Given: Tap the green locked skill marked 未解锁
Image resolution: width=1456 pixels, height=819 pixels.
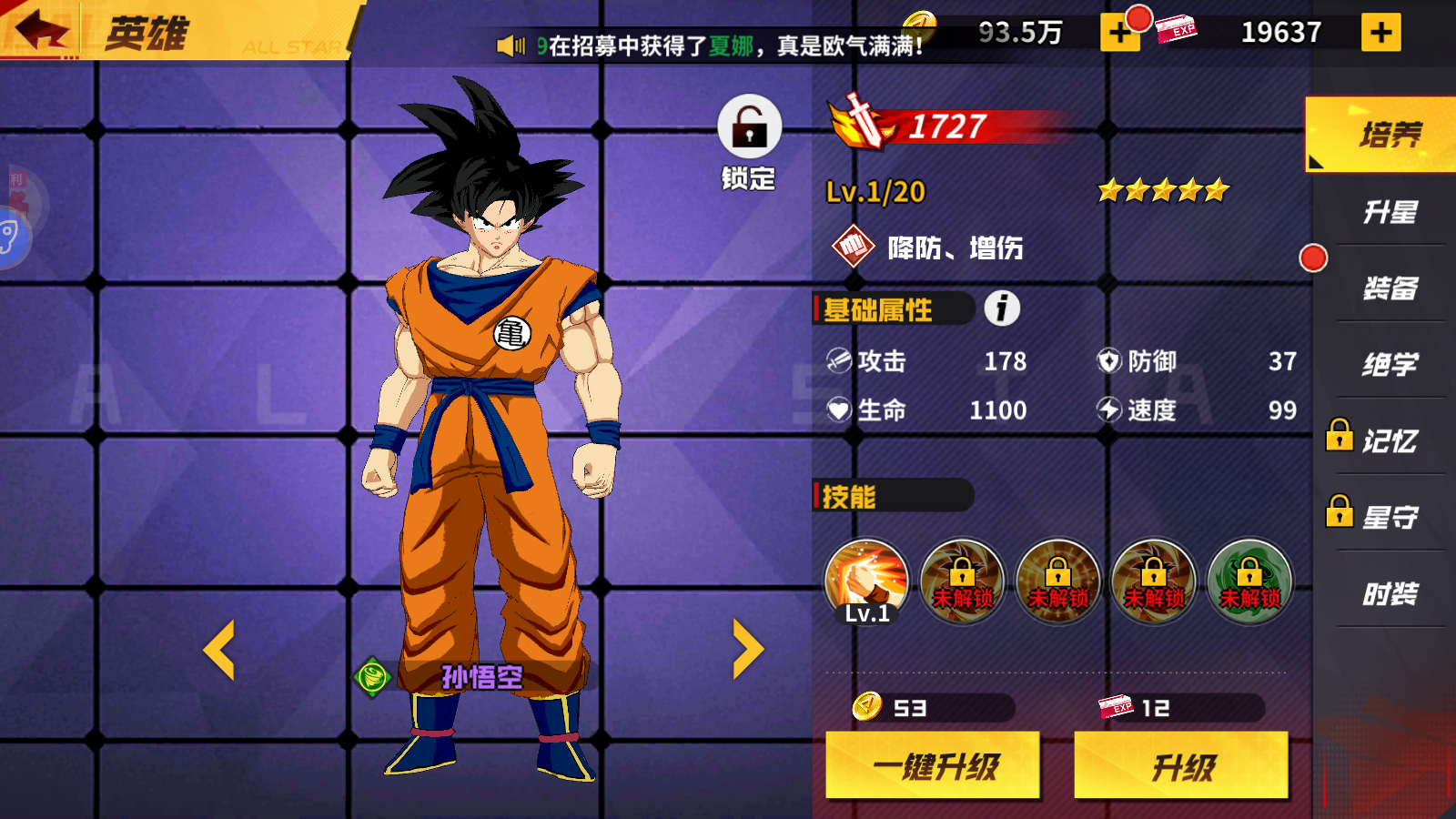Looking at the screenshot, I should [1250, 582].
